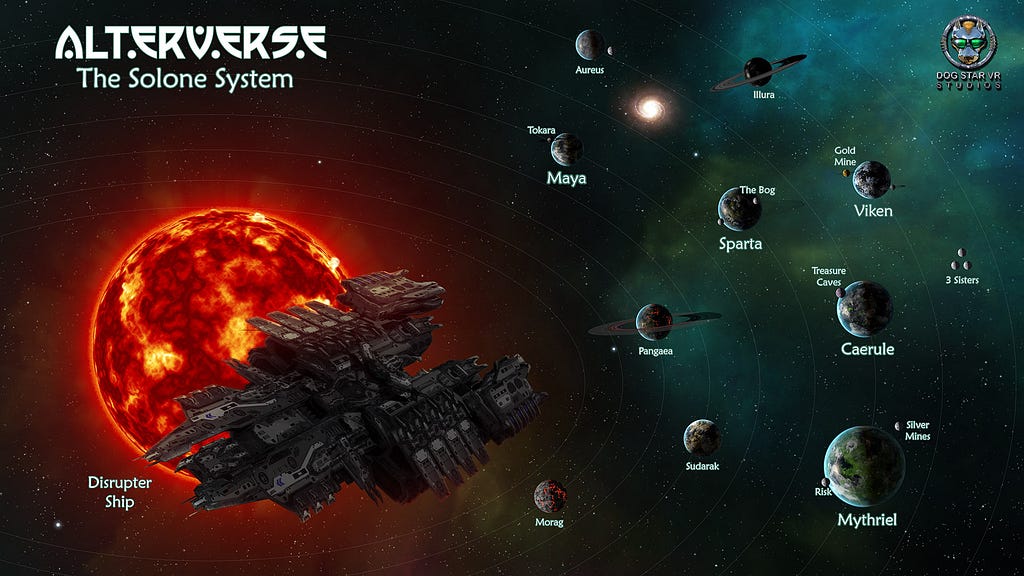Image resolution: width=1024 pixels, height=576 pixels.
Task: Select planet Maya on the system map
Action: click(567, 150)
